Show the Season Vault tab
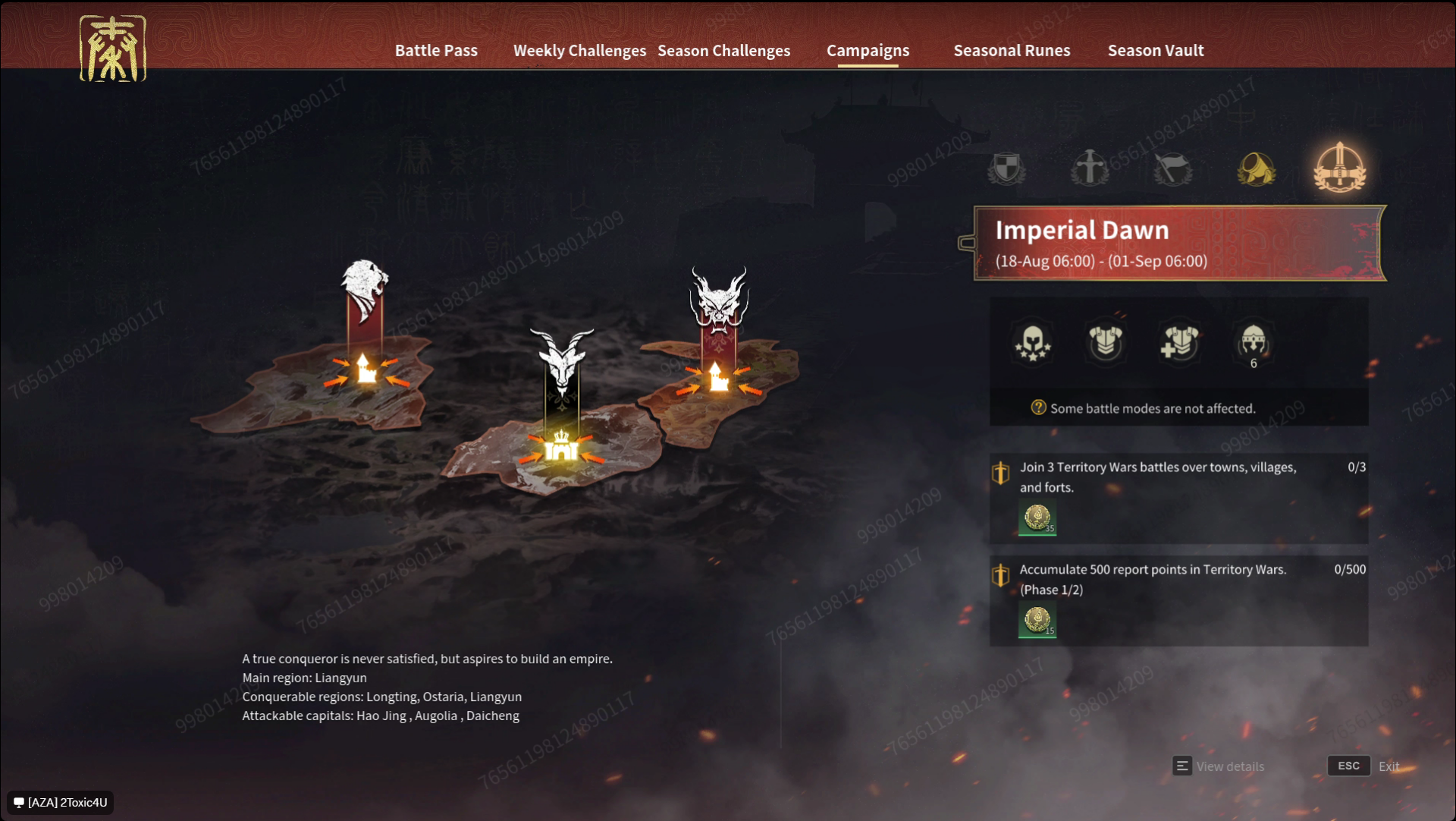Screen dimensions: 1456x821 tap(1155, 50)
